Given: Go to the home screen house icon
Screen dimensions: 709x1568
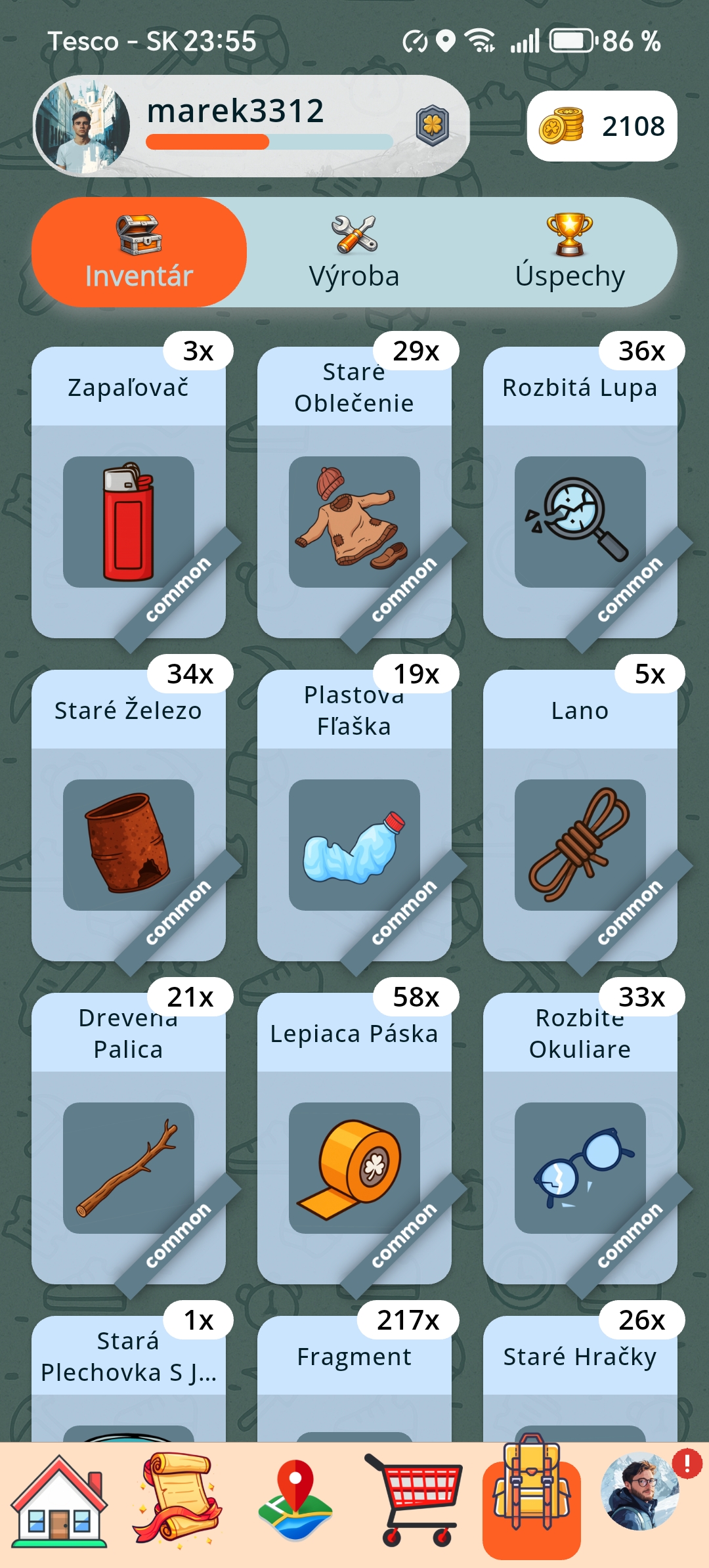Looking at the screenshot, I should click(60, 1502).
